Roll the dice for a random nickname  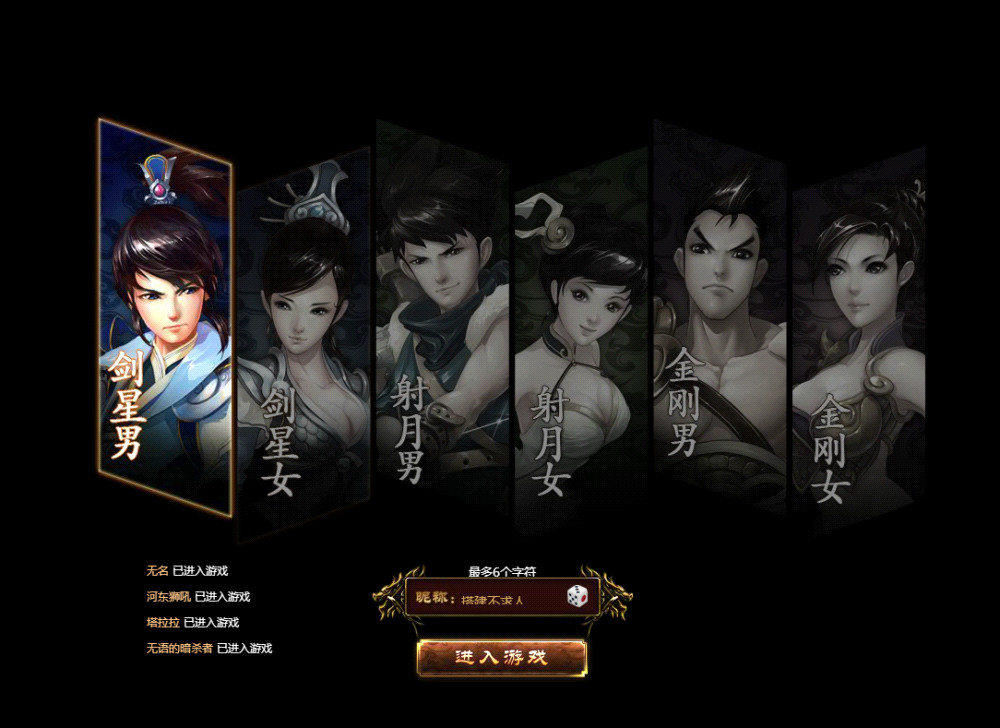click(x=578, y=598)
